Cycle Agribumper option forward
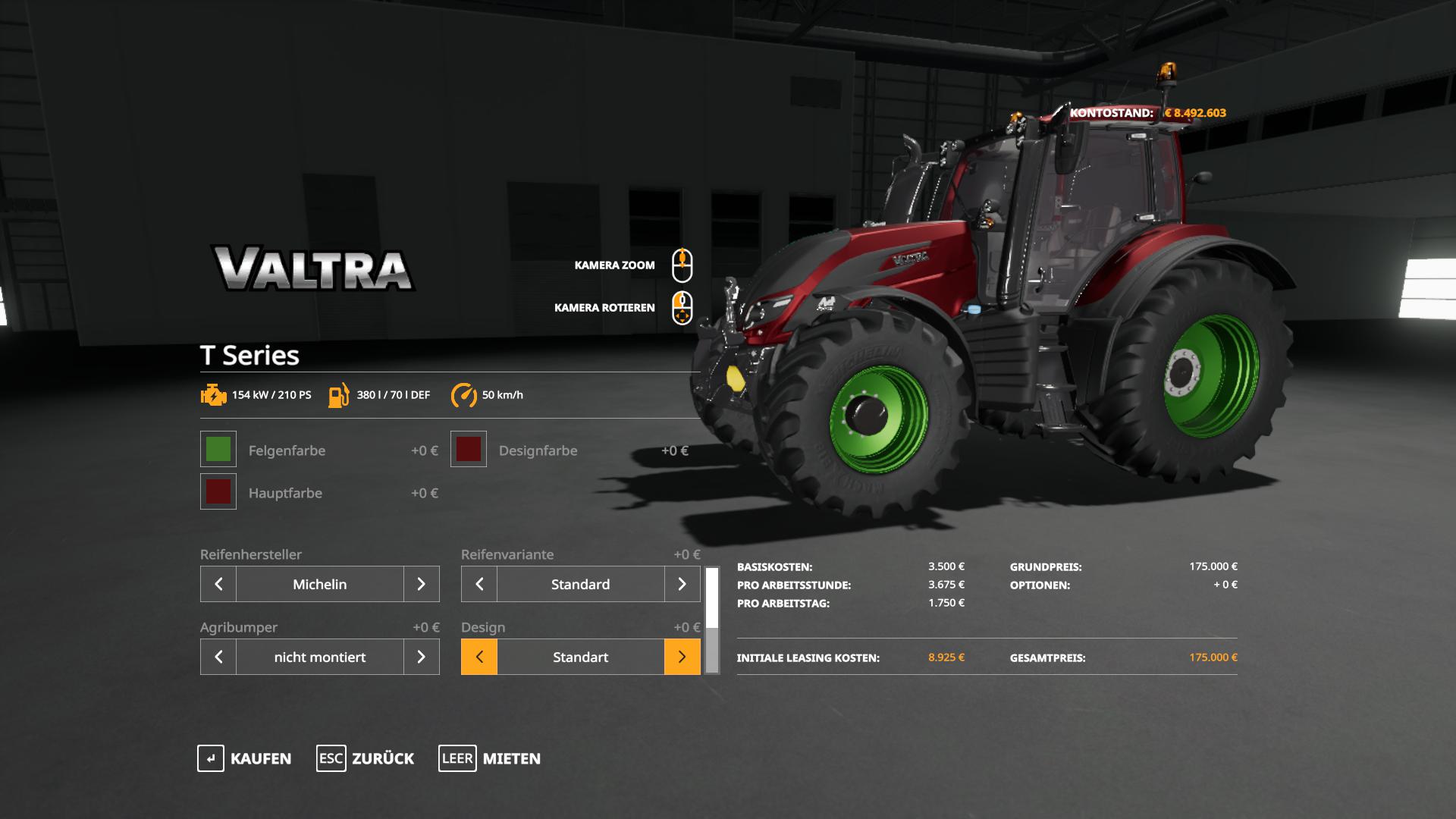Screen dimensions: 1456x819 point(422,657)
